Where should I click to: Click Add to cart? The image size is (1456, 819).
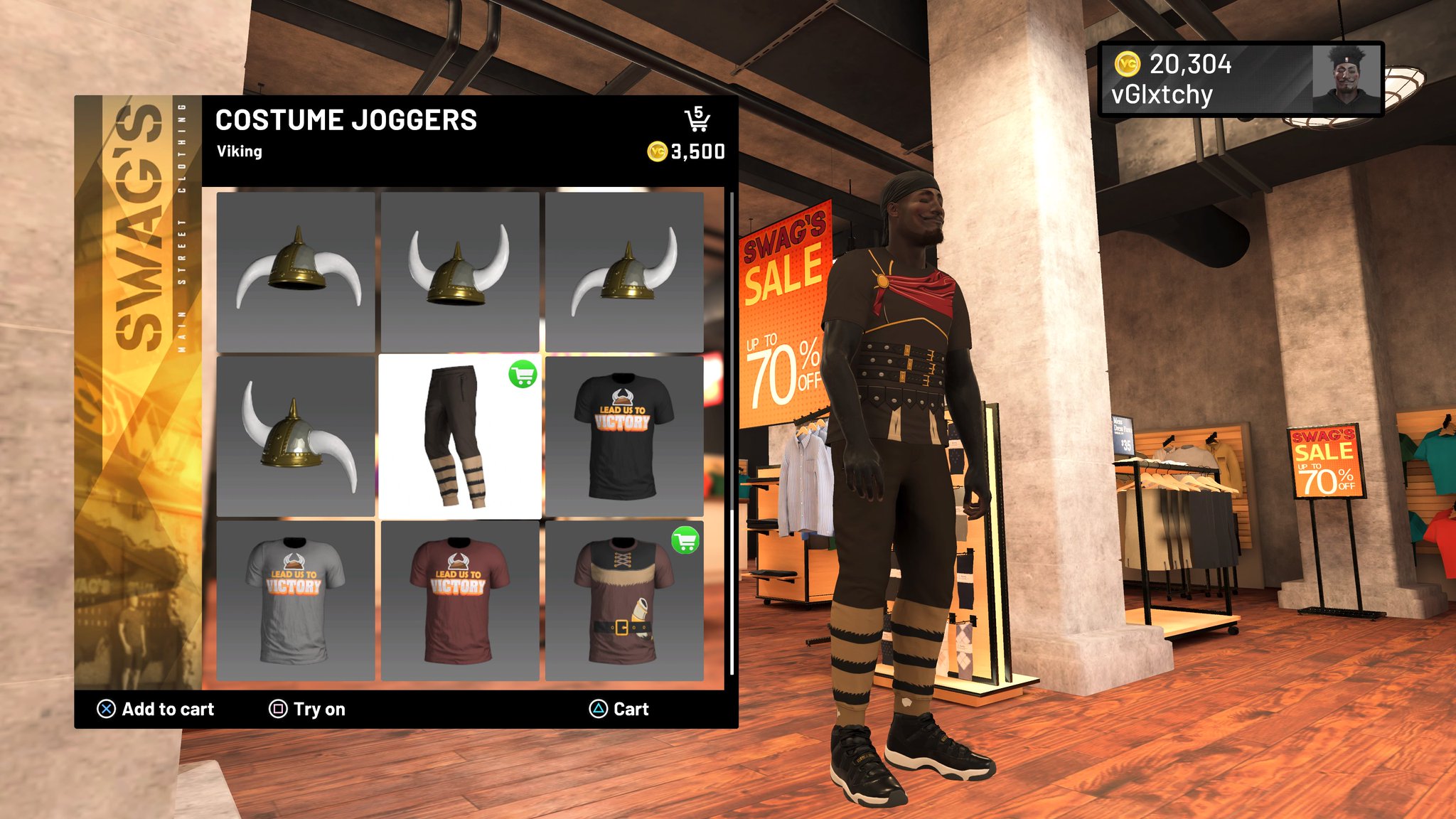pyautogui.click(x=167, y=709)
